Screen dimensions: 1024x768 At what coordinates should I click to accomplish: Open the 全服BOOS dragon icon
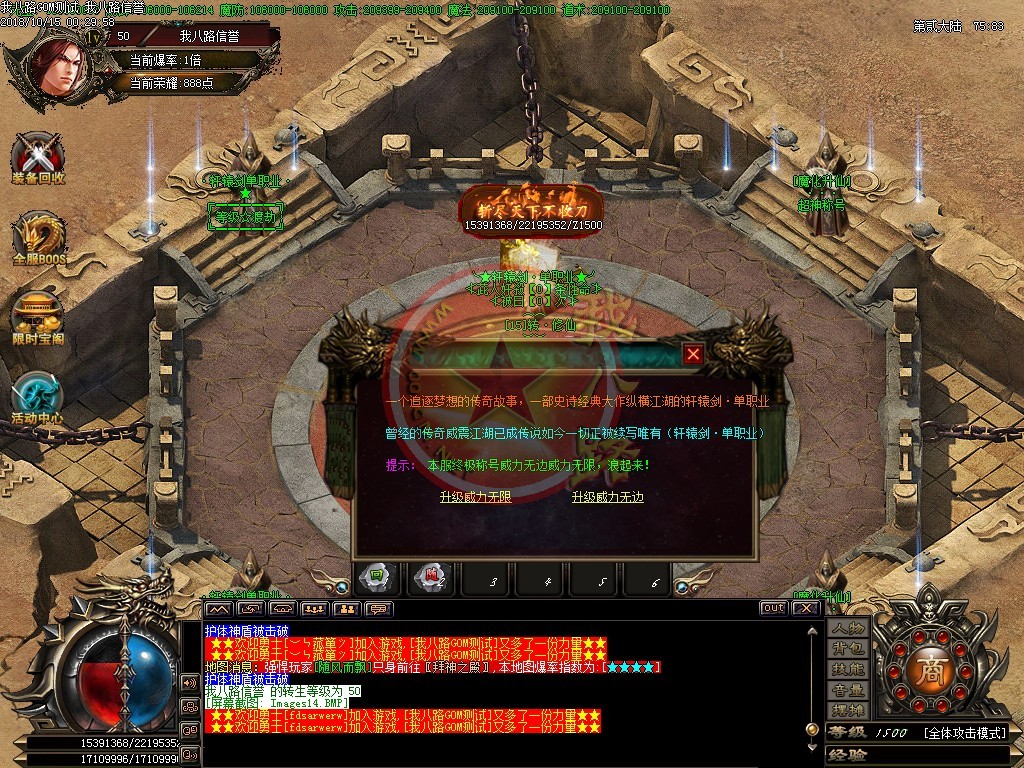(39, 239)
